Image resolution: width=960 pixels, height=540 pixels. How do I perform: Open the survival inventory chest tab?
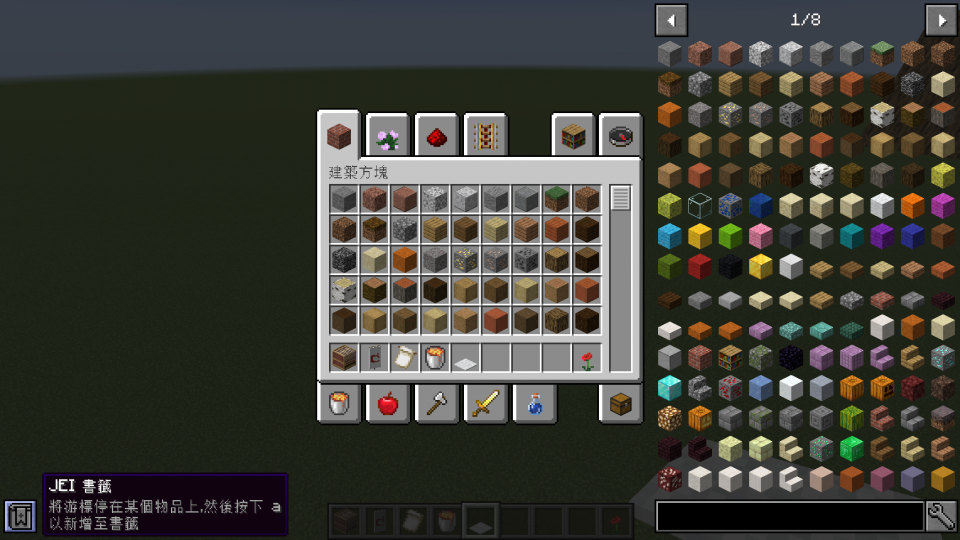pyautogui.click(x=620, y=404)
